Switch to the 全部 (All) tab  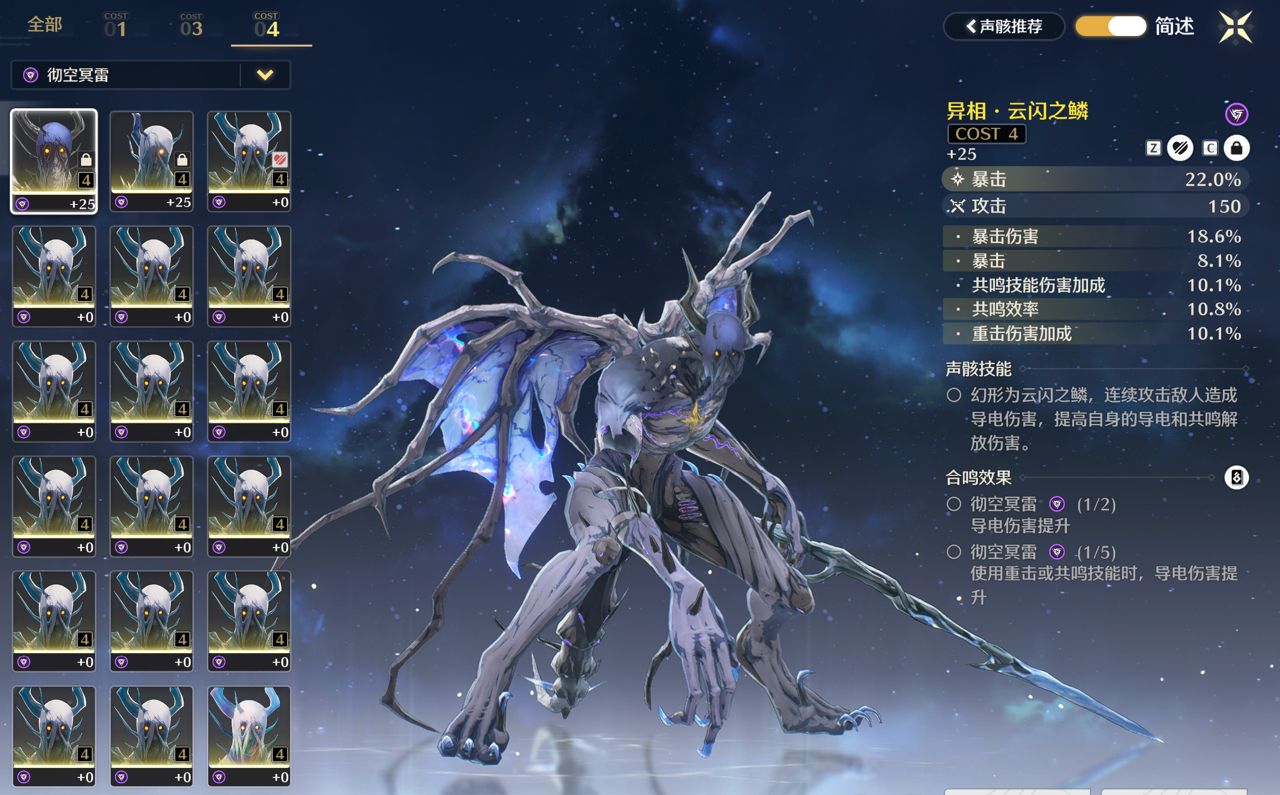coord(44,25)
